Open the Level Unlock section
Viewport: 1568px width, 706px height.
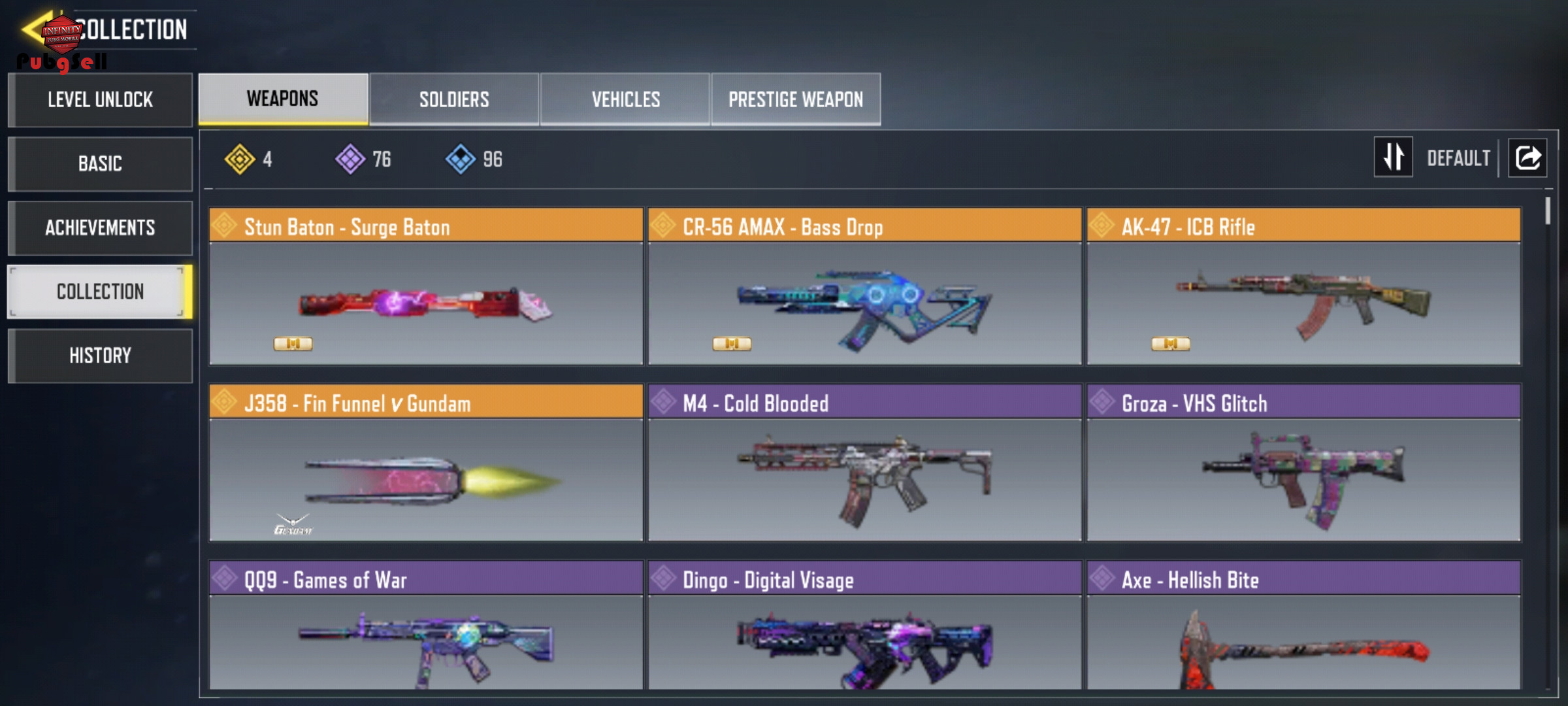coord(100,100)
